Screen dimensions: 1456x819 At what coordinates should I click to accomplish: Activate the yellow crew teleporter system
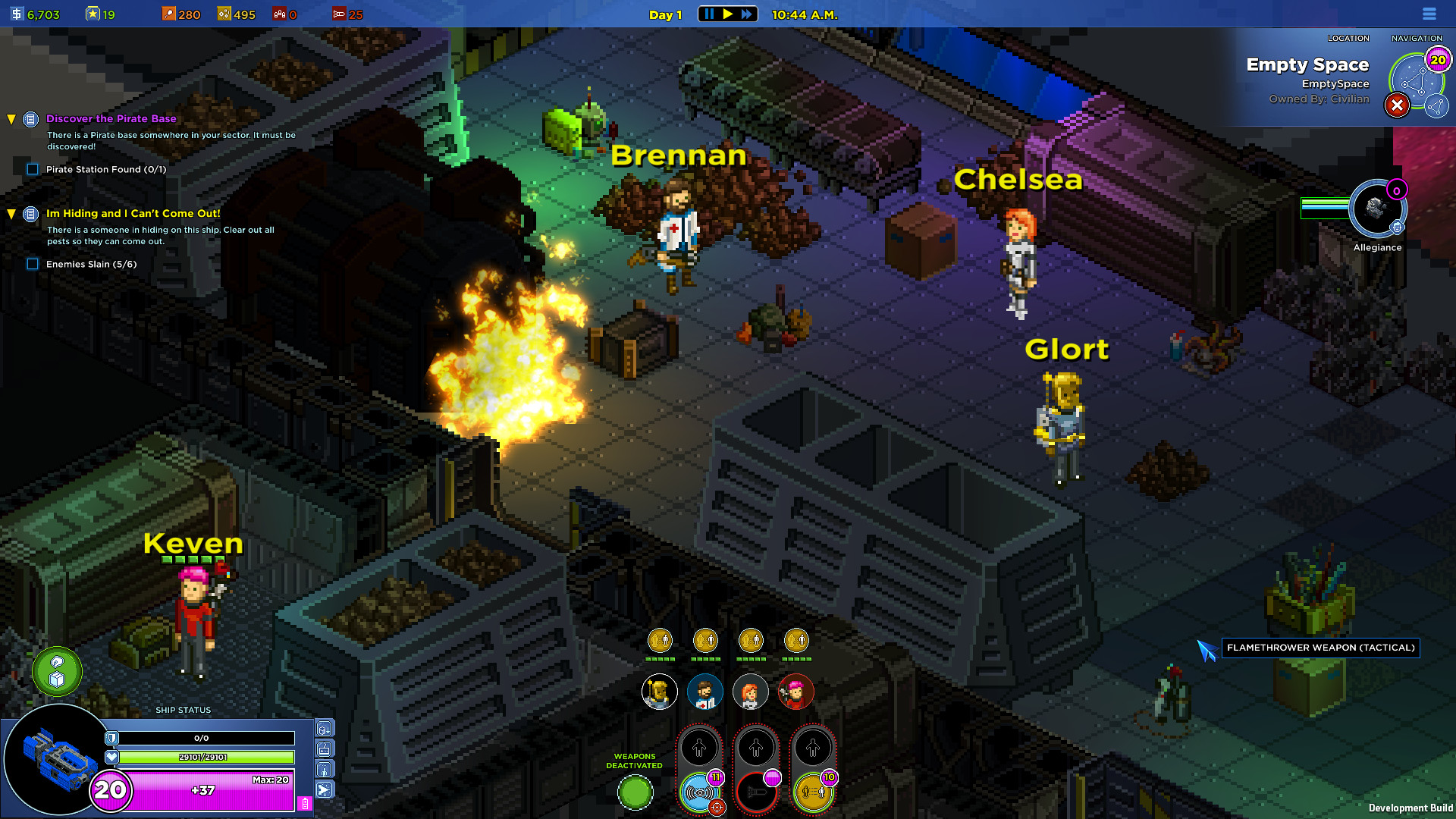tap(813, 793)
